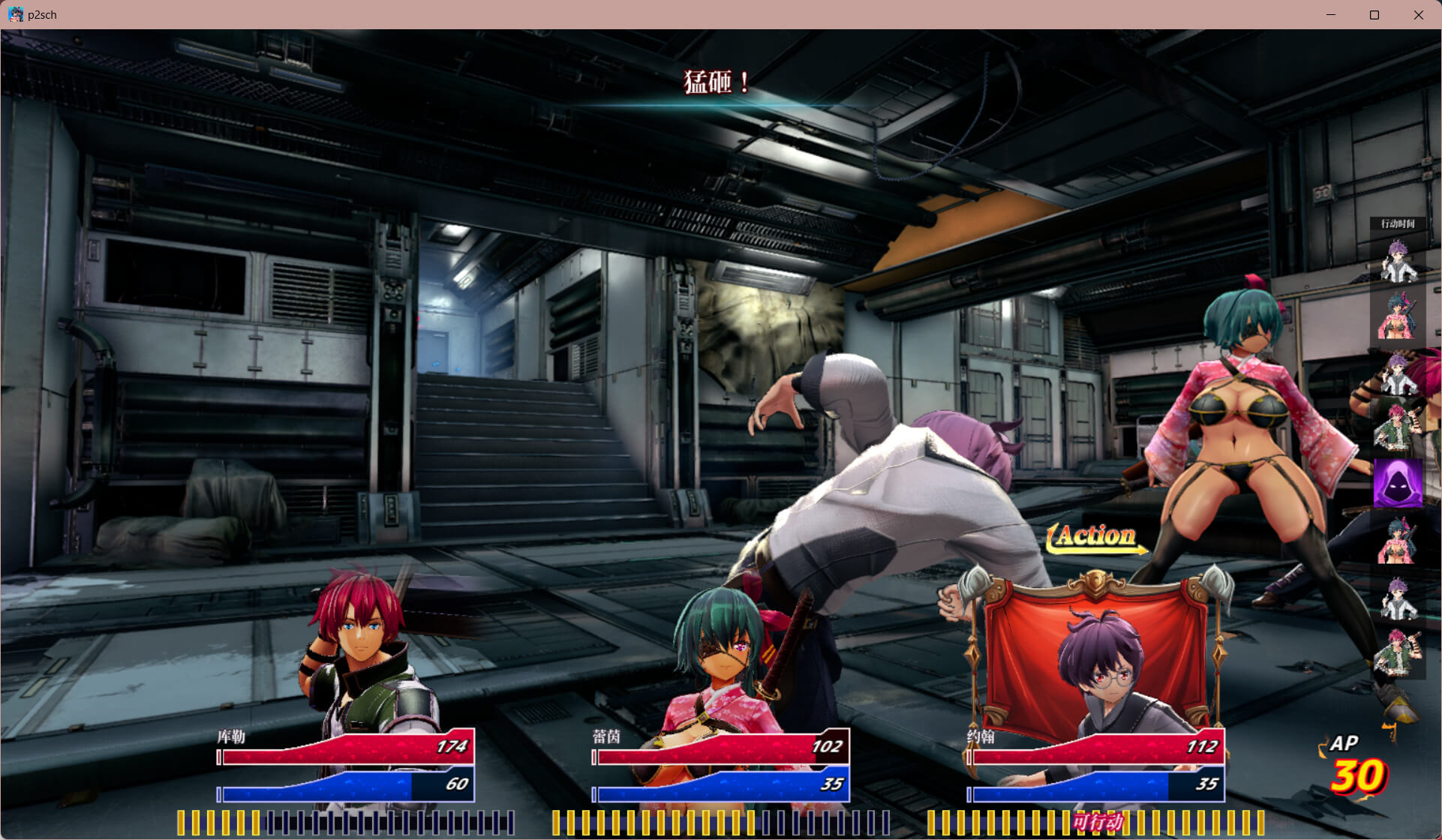Click the yellow Action arrow marker
1442x840 pixels.
[1096, 537]
